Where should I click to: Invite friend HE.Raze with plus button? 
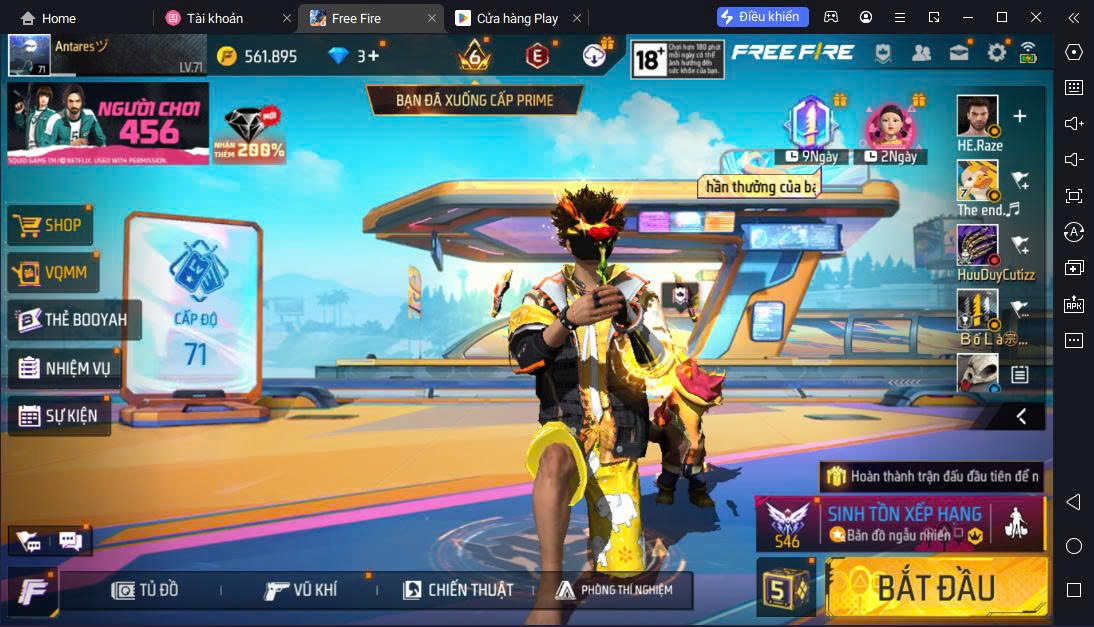[1020, 116]
